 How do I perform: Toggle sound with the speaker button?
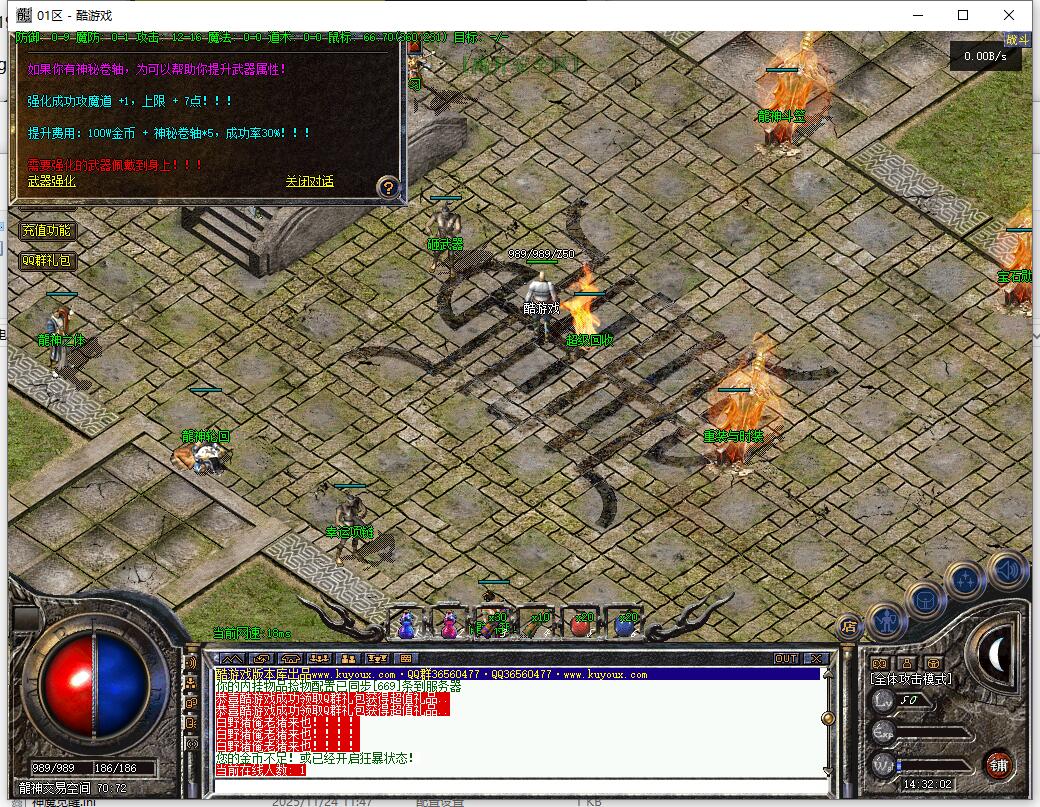(x=1007, y=570)
